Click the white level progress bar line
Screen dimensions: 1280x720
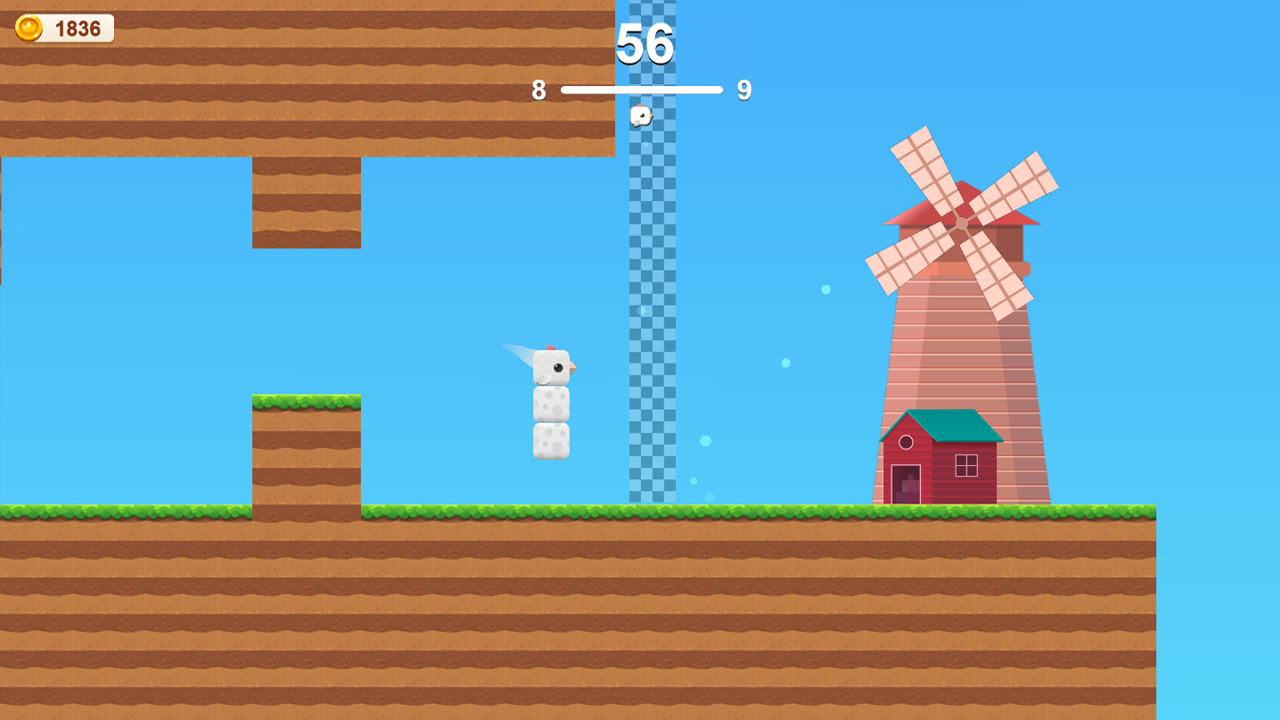[x=640, y=89]
